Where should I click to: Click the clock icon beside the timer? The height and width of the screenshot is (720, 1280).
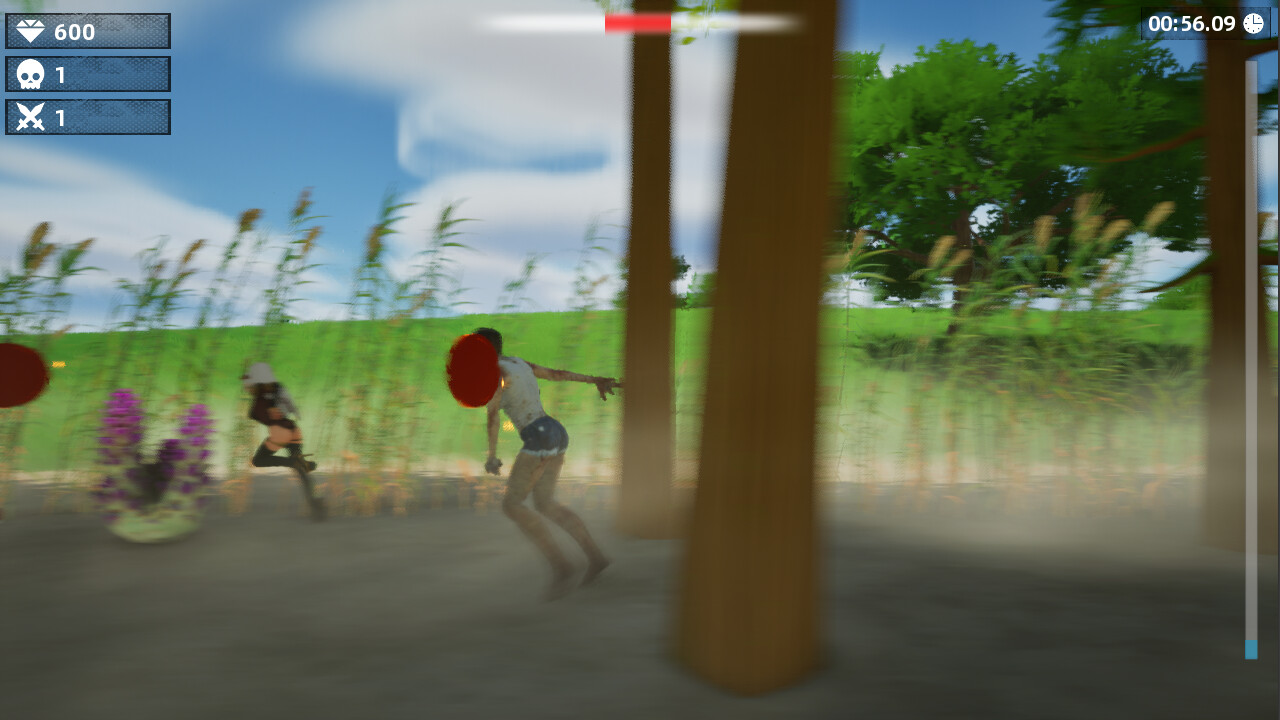(1253, 24)
